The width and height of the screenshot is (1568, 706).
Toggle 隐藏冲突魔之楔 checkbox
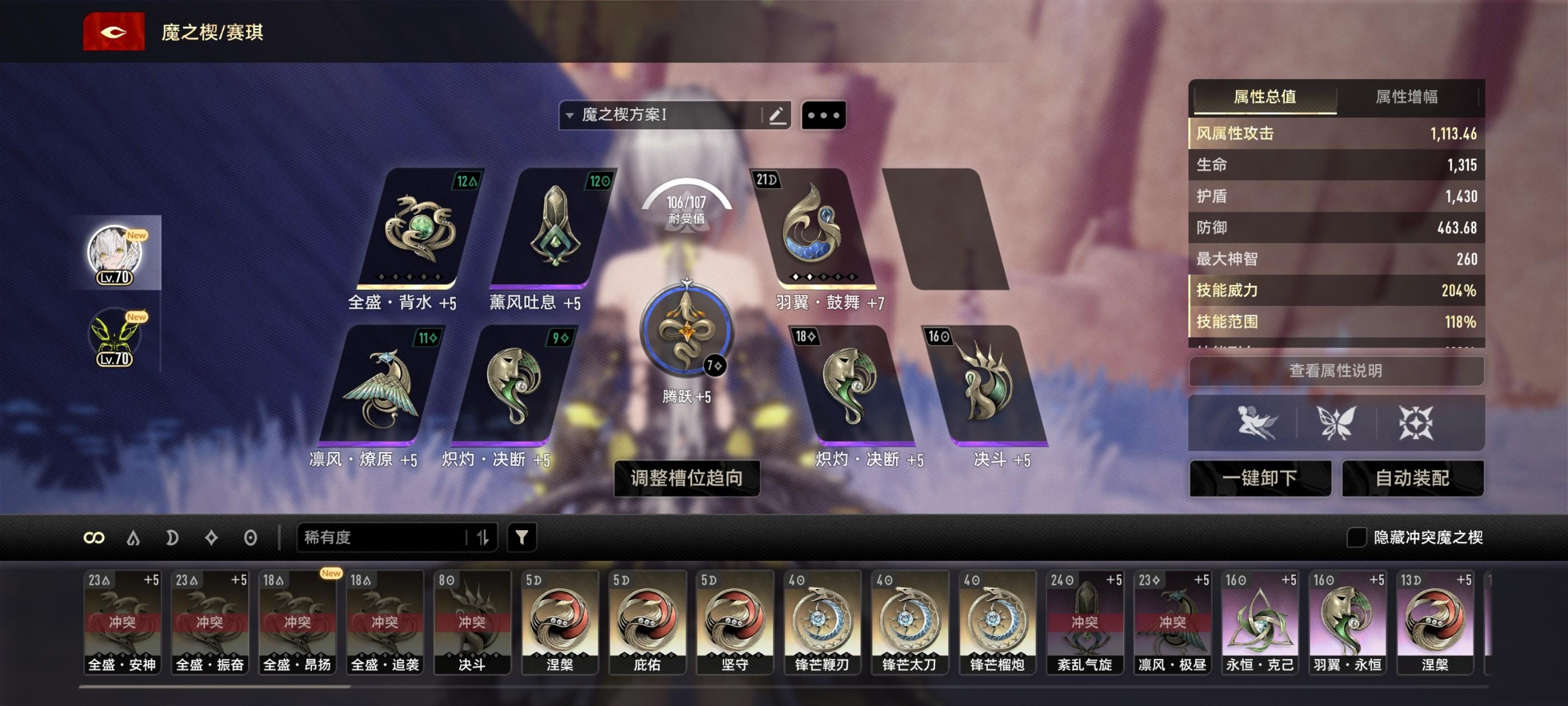click(x=1356, y=537)
